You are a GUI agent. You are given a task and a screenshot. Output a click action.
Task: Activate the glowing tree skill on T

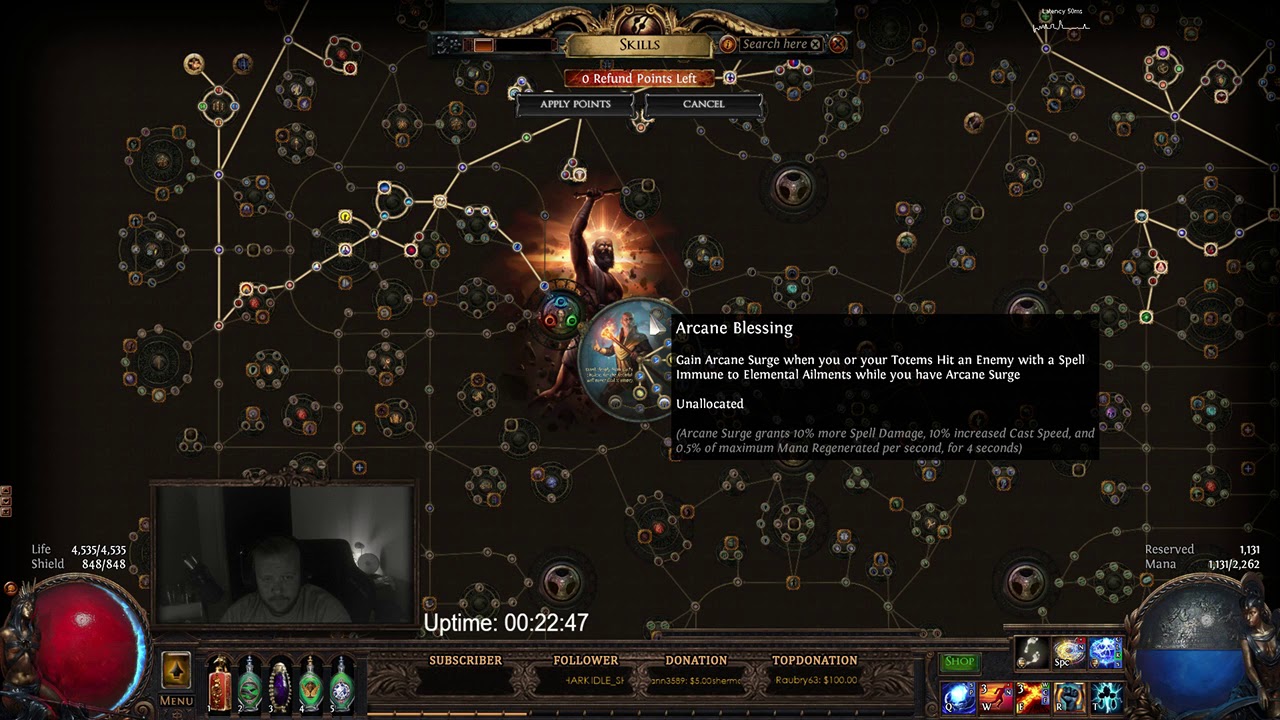click(1105, 697)
